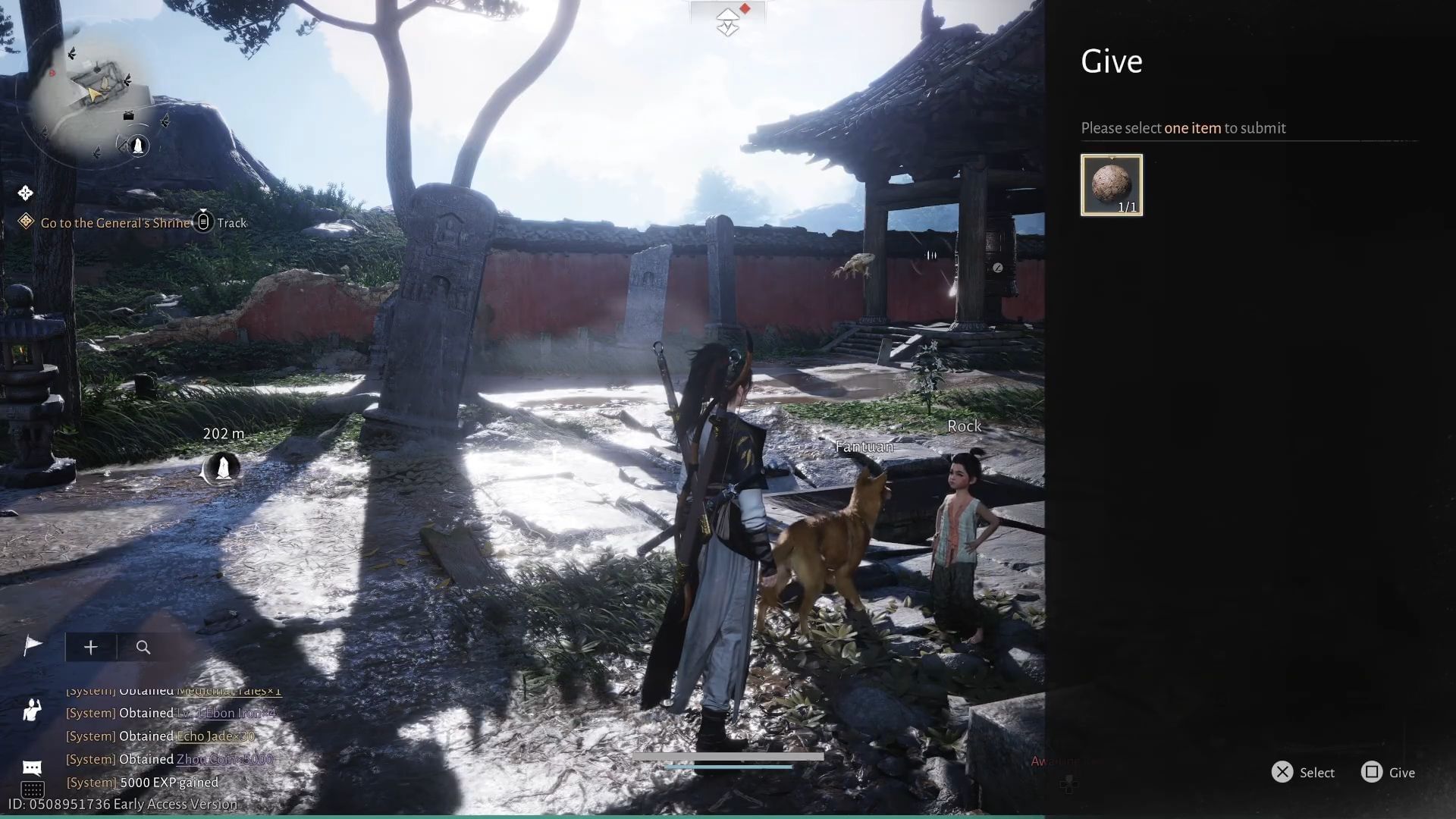Viewport: 1456px width, 819px height.
Task: Click the keyboard grid icon above the player ID
Action: 33,791
